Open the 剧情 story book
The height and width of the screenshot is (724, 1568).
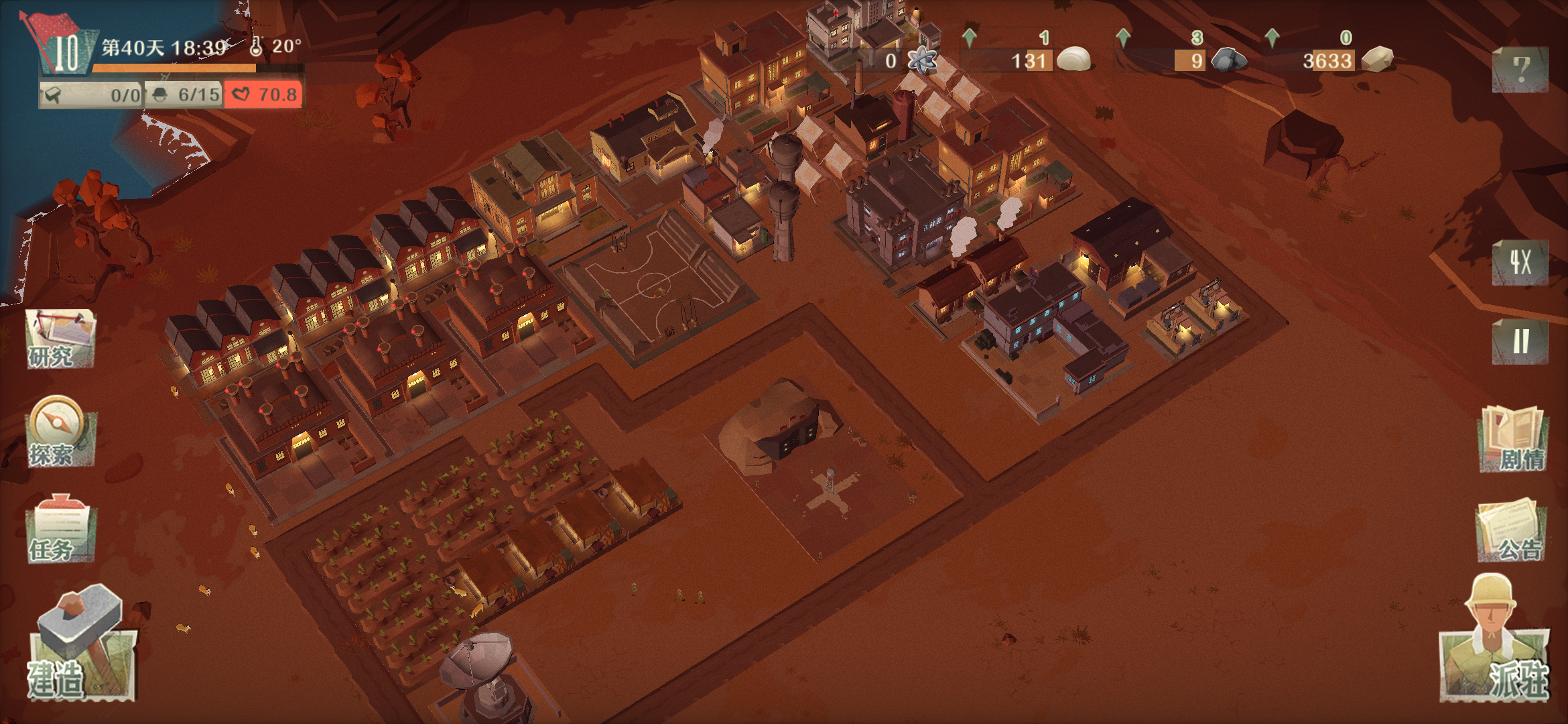tap(1512, 439)
